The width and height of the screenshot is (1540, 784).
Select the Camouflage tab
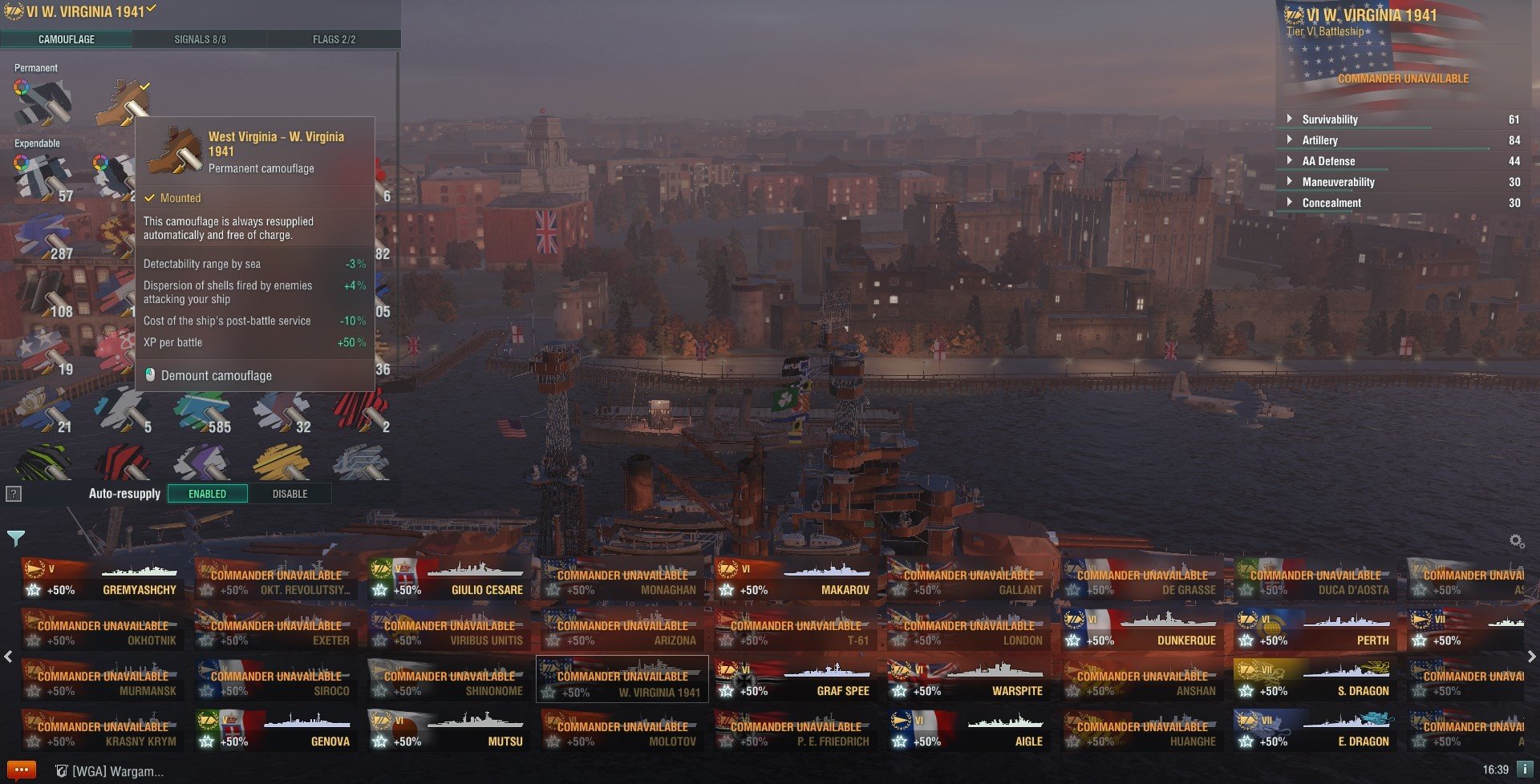(67, 39)
